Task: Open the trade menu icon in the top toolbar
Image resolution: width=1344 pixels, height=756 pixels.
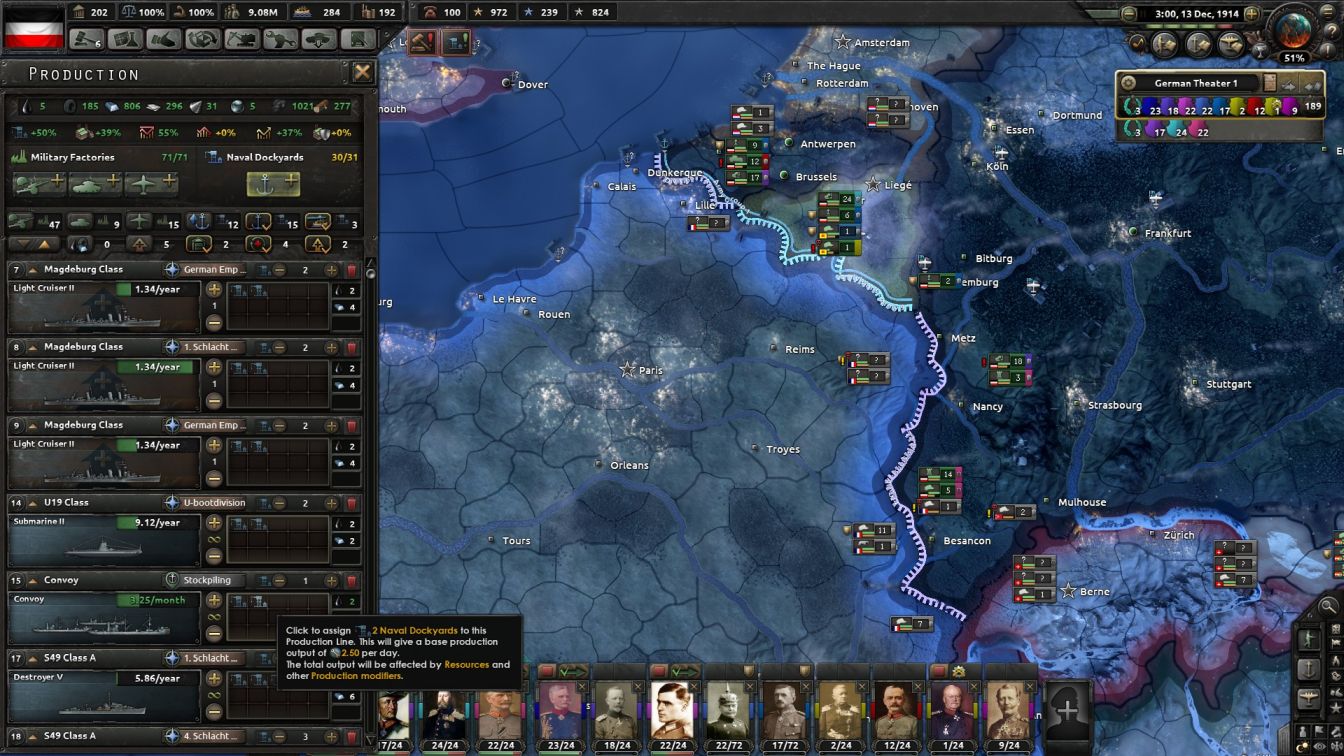Action: click(165, 38)
